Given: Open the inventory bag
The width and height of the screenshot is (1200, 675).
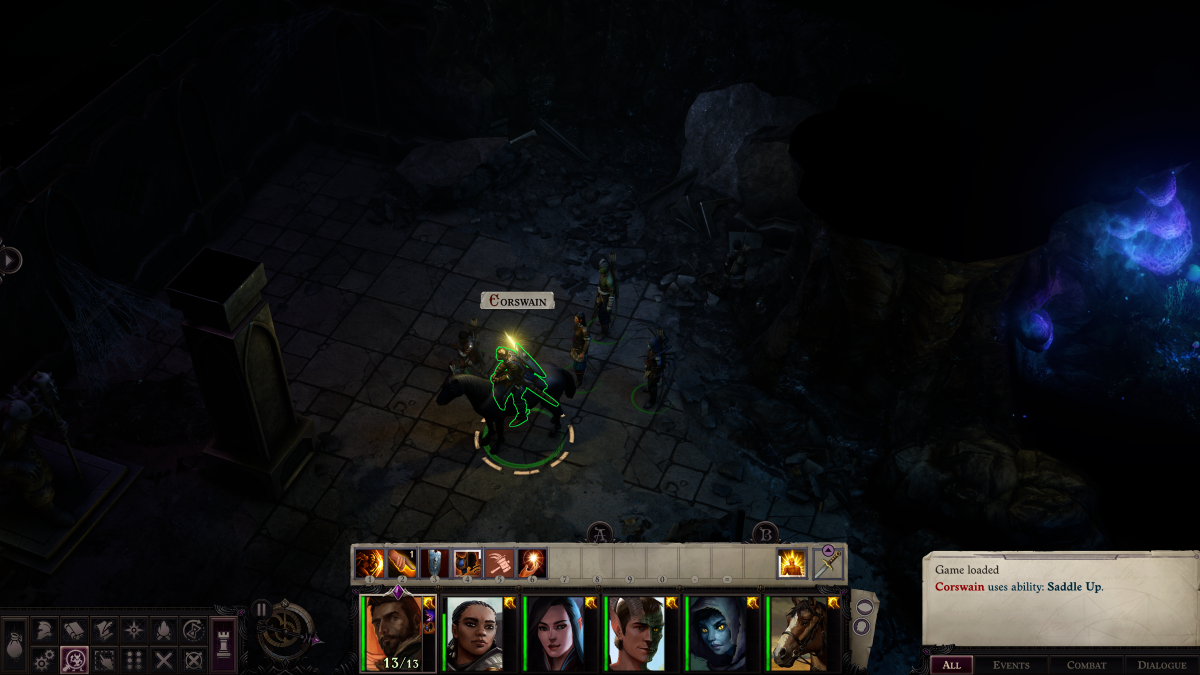Looking at the screenshot, I should tap(16, 644).
